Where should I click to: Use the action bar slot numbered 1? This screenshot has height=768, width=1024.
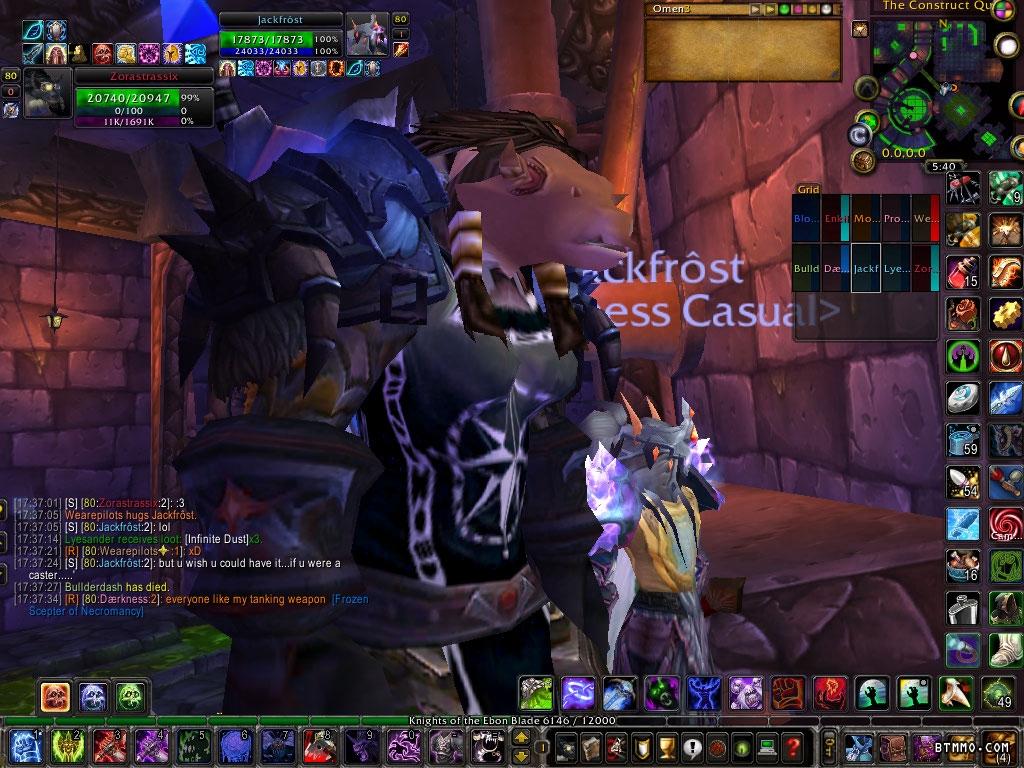point(22,746)
